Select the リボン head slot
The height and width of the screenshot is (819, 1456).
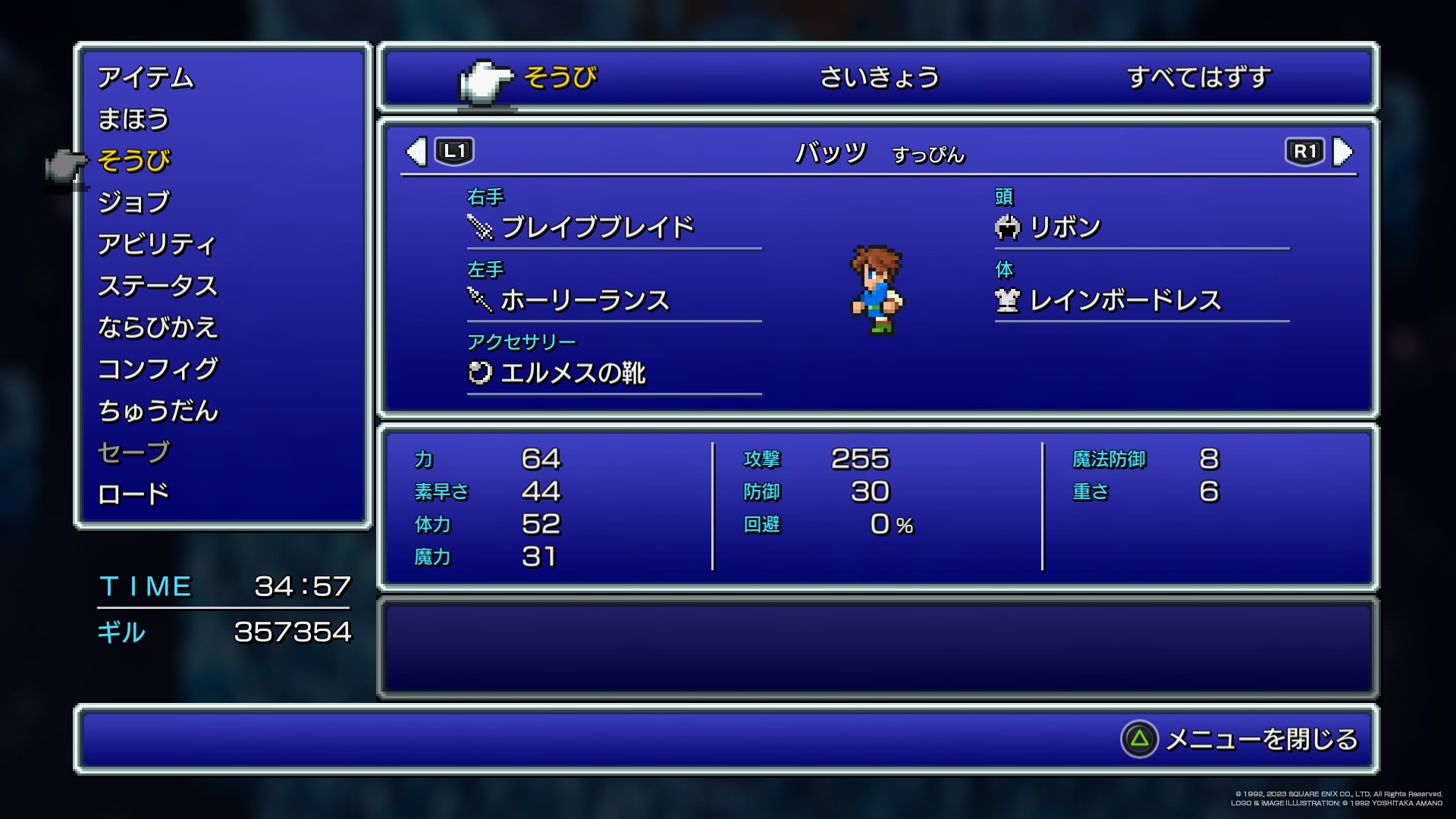pyautogui.click(x=1065, y=227)
